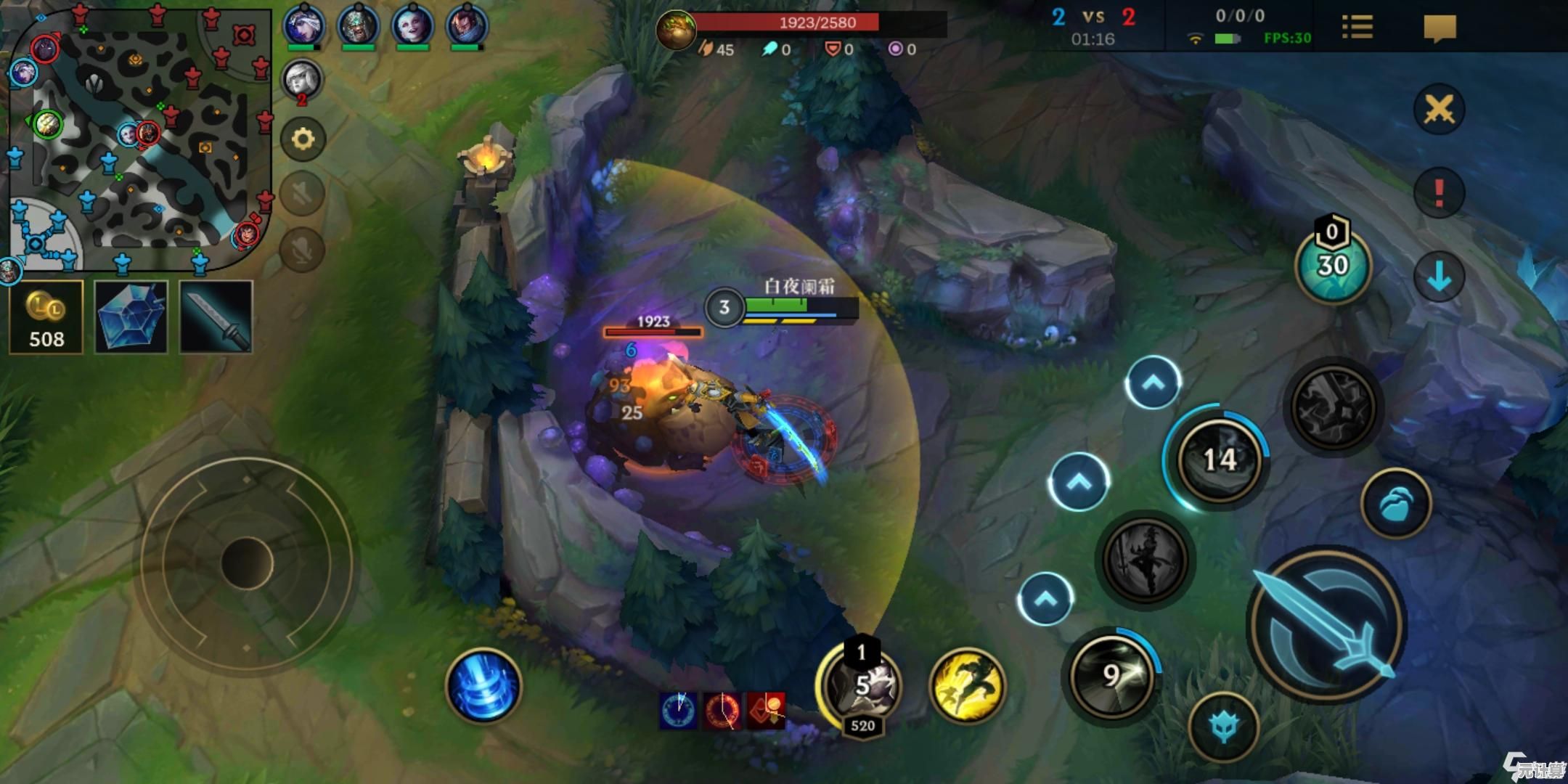Open the settings gear
The width and height of the screenshot is (1568, 784).
[303, 139]
